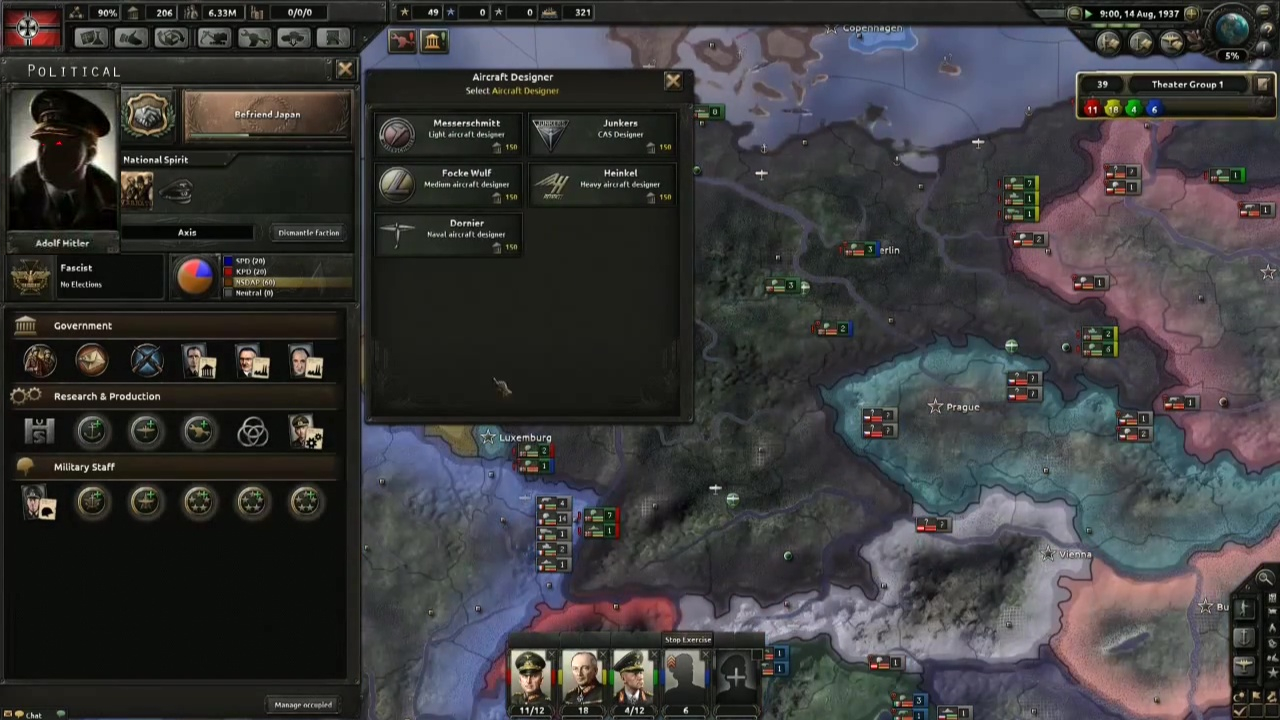Click the Stop Exercise button
The height and width of the screenshot is (720, 1280).
point(687,639)
